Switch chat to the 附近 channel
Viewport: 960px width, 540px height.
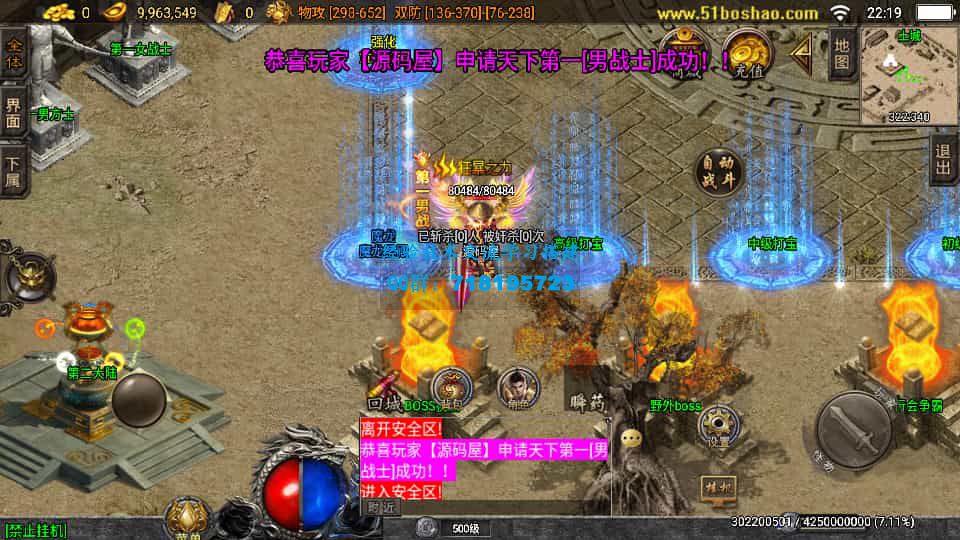(381, 507)
